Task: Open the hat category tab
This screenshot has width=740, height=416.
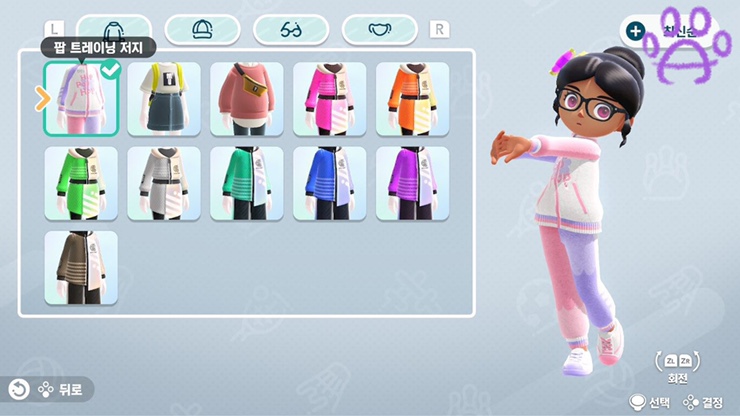Action: (x=202, y=30)
